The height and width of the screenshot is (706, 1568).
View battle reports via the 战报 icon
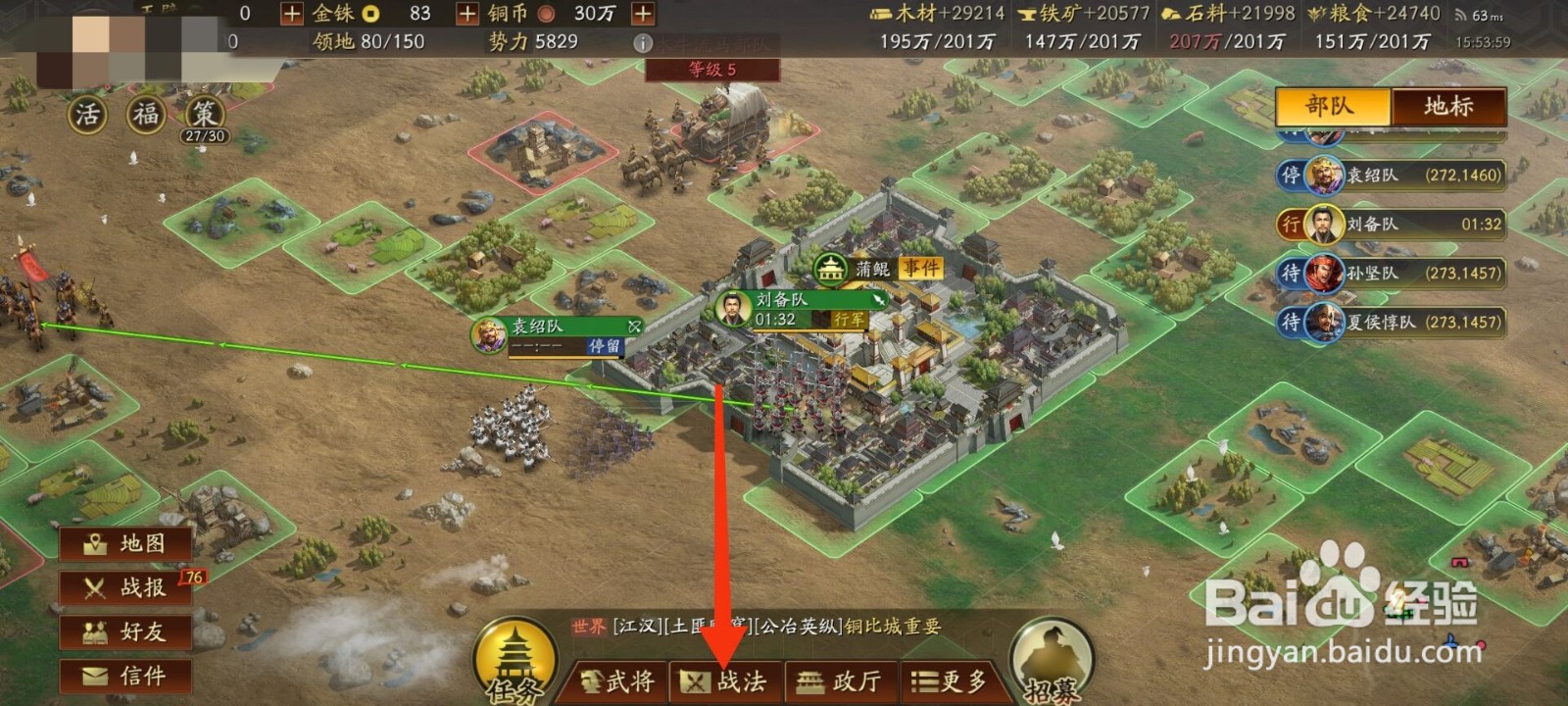(124, 587)
